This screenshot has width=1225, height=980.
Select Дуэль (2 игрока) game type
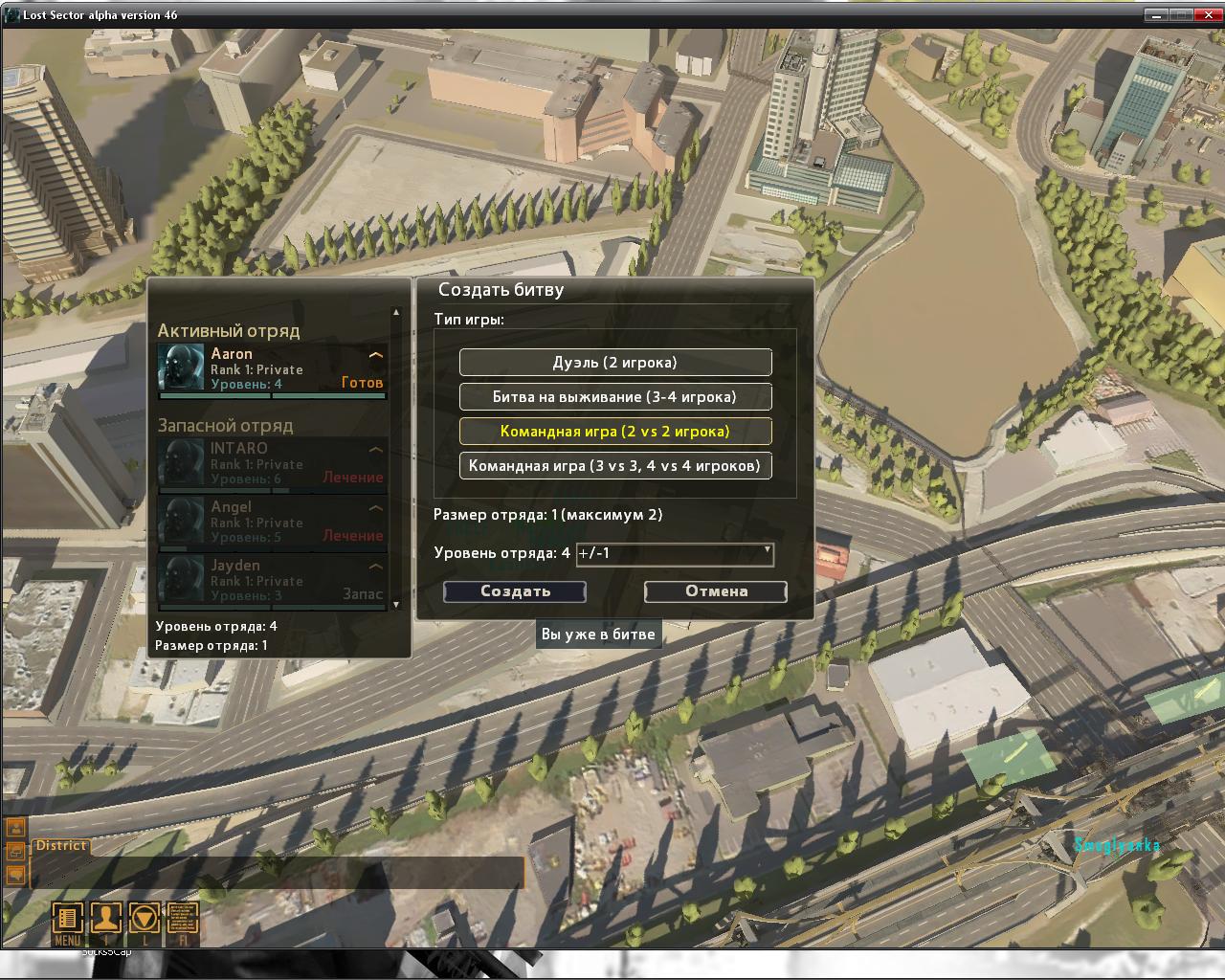615,363
